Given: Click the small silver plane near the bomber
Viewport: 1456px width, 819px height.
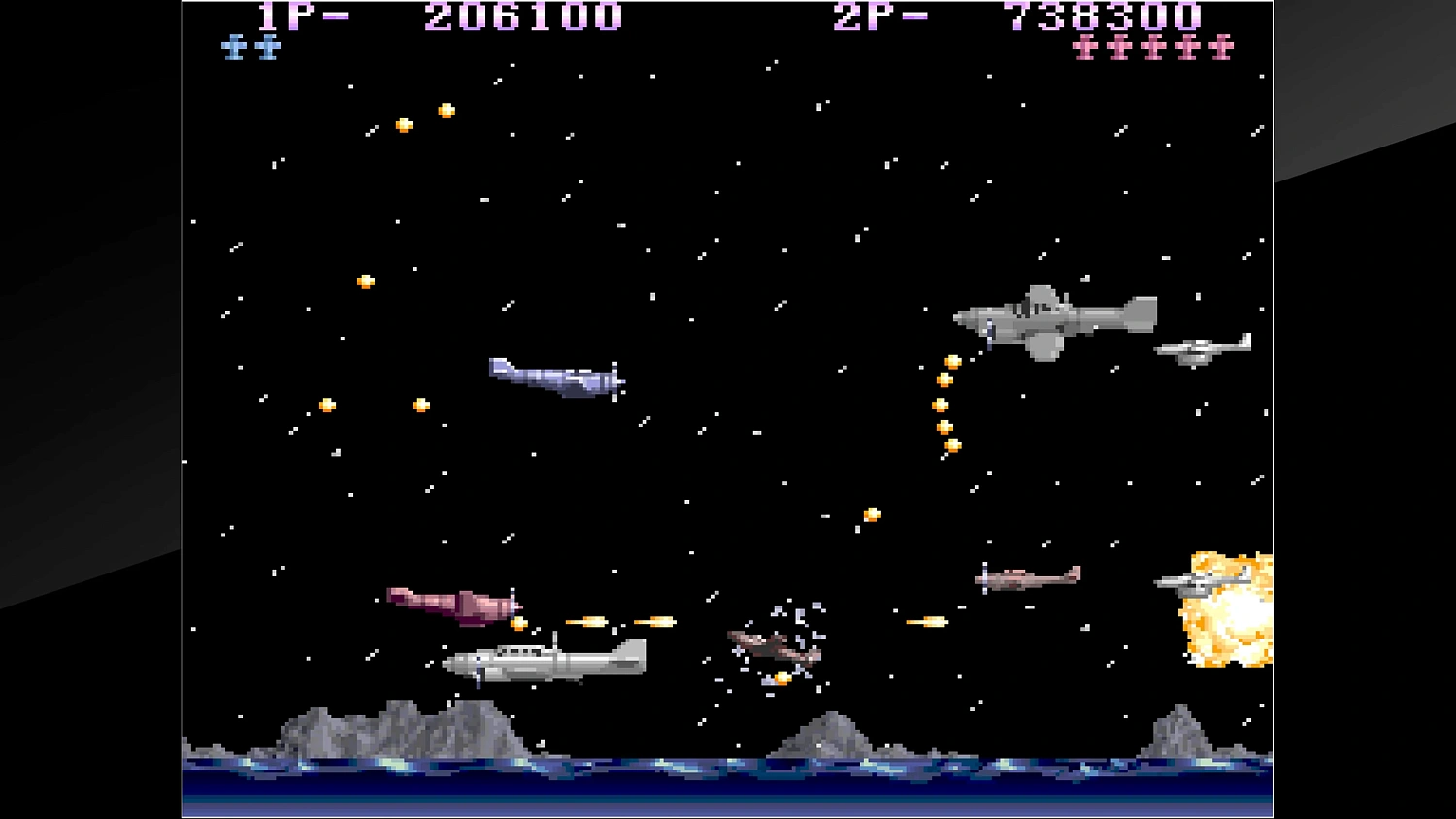Looking at the screenshot, I should point(1201,349).
